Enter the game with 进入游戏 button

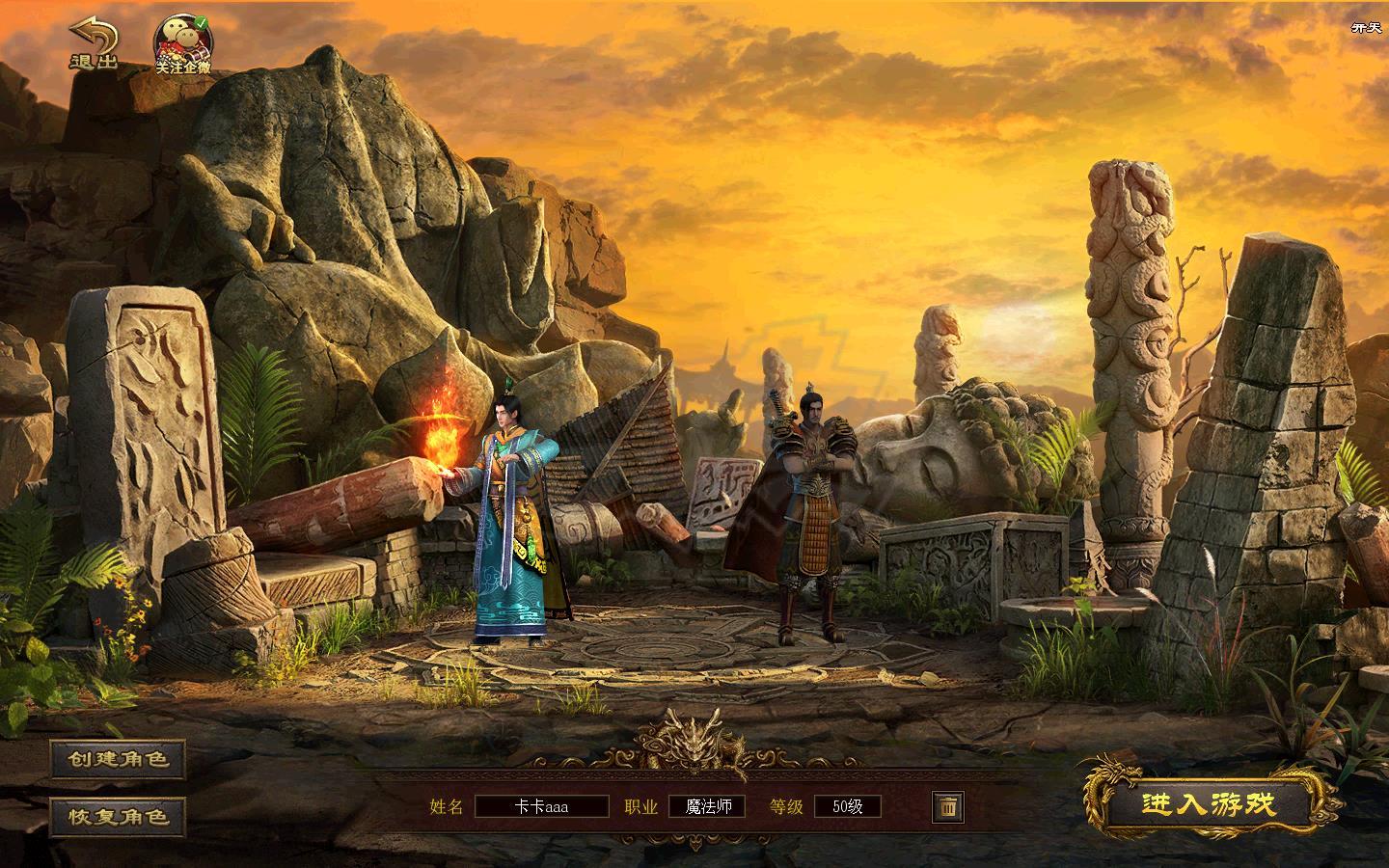click(x=1209, y=804)
